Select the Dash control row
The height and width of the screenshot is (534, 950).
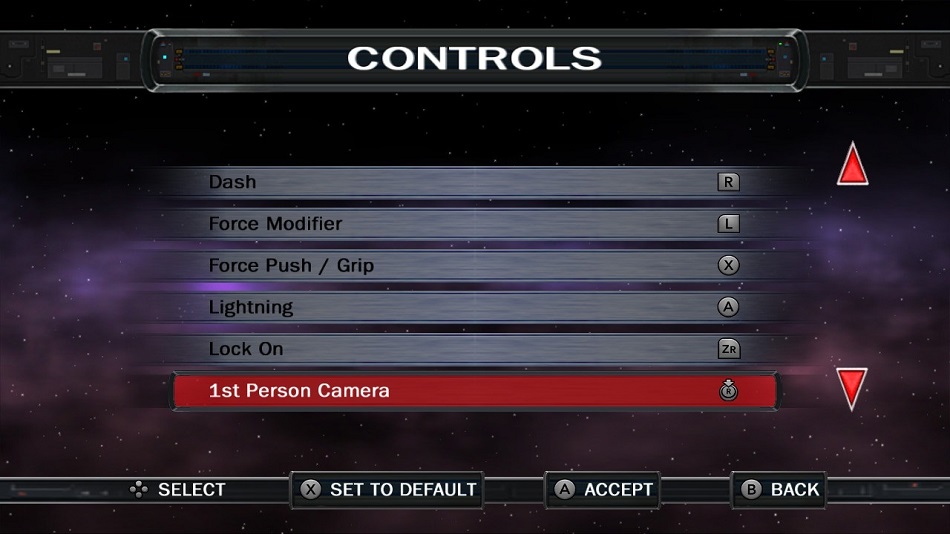pos(474,182)
